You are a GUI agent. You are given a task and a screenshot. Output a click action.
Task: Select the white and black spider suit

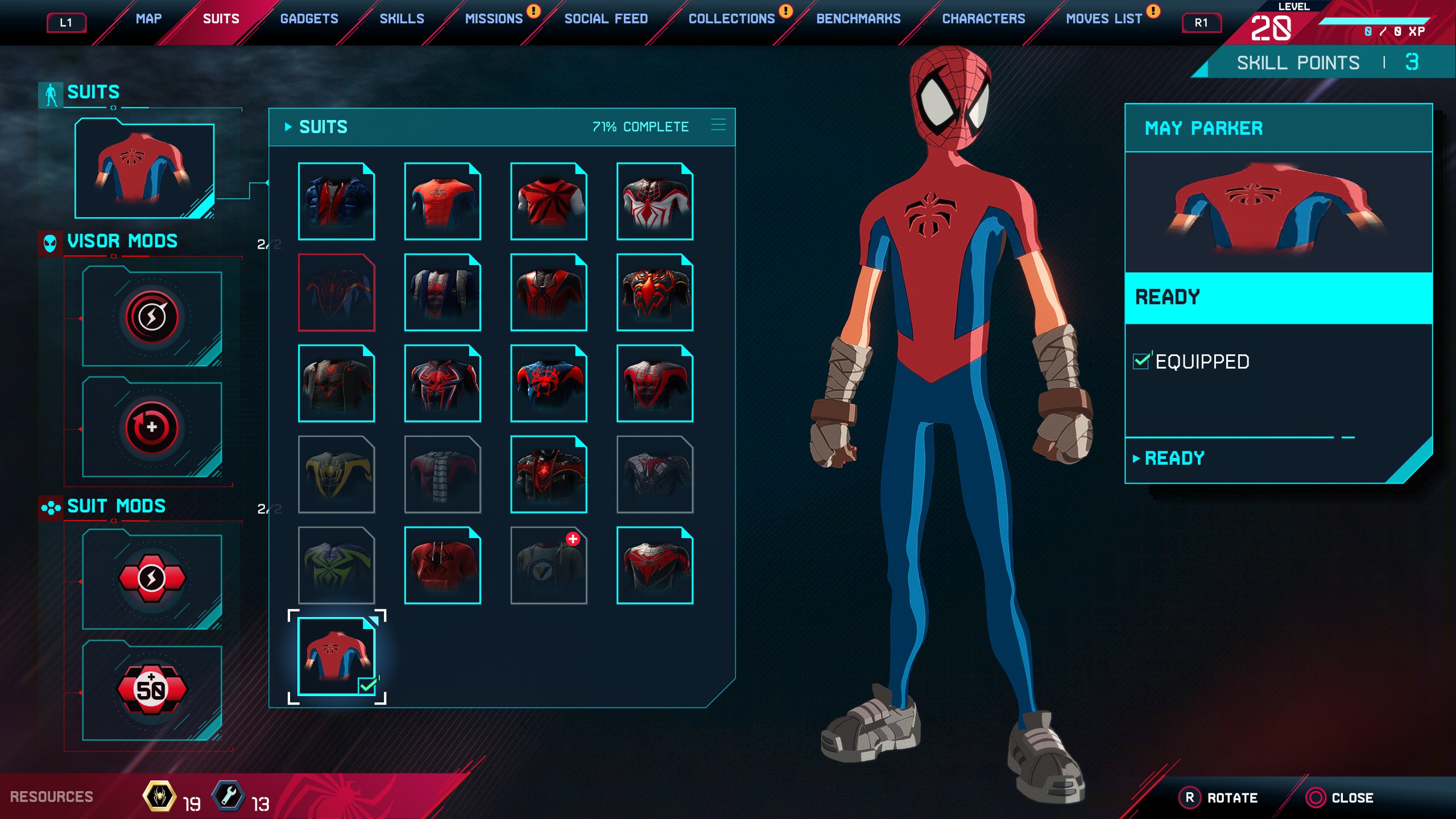pyautogui.click(x=655, y=201)
